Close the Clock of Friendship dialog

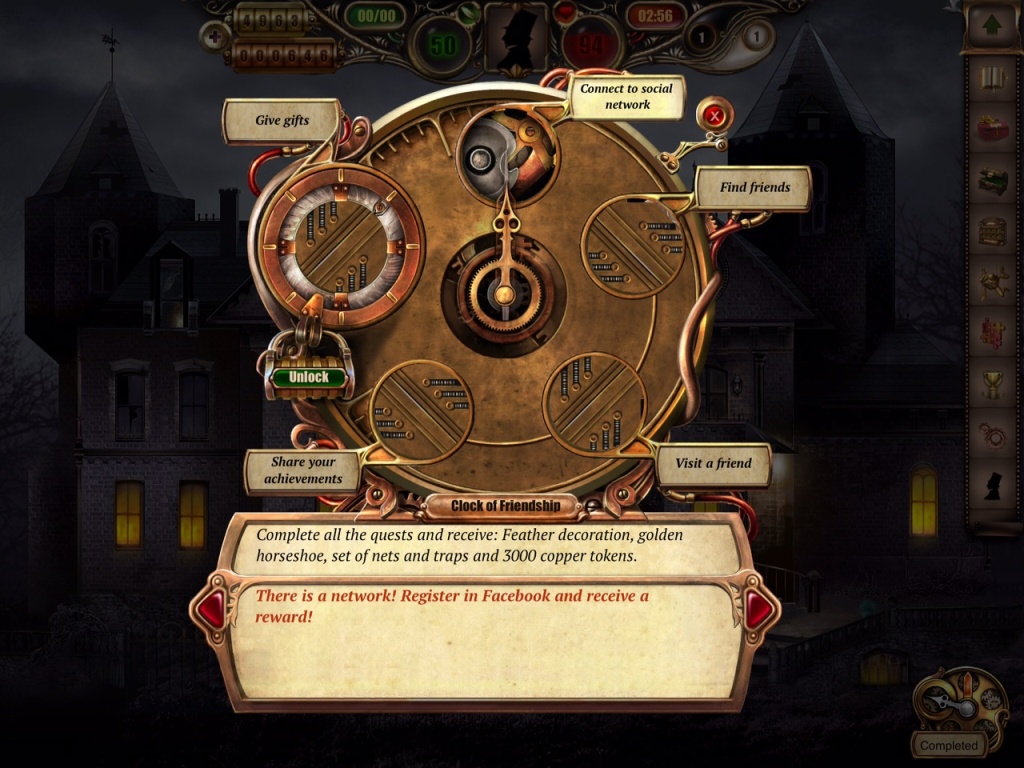(714, 117)
